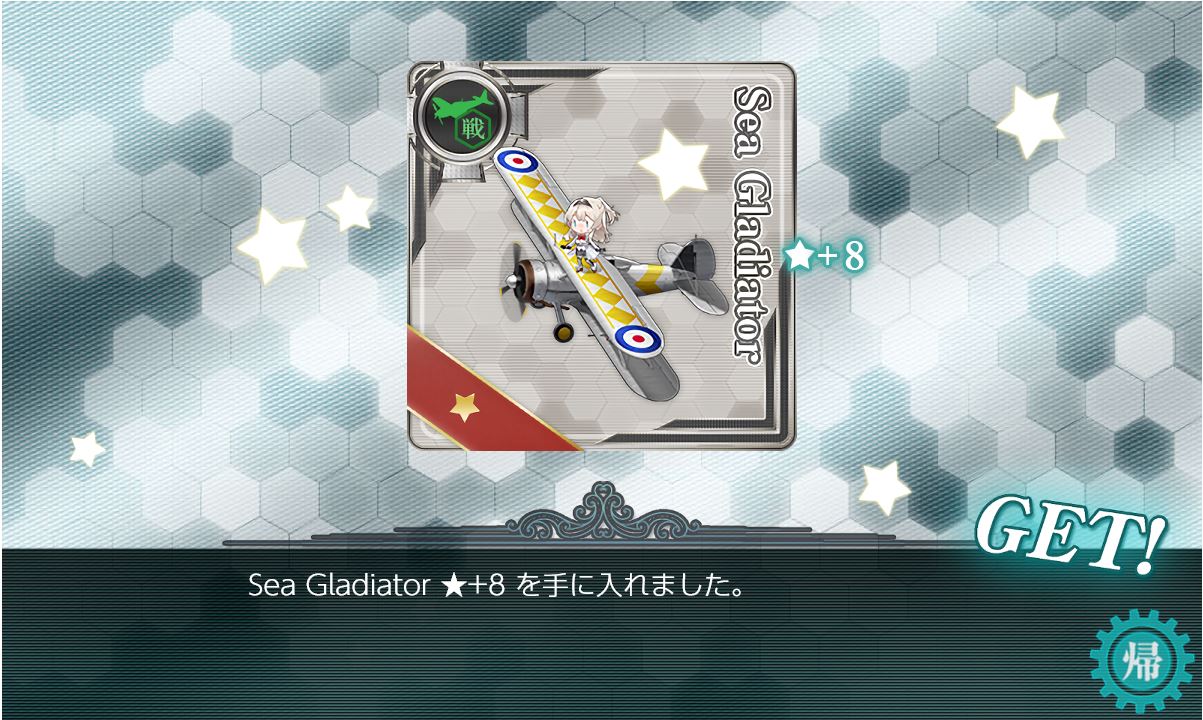
Task: Click the teal gear return button
Action: pyautogui.click(x=1142, y=661)
